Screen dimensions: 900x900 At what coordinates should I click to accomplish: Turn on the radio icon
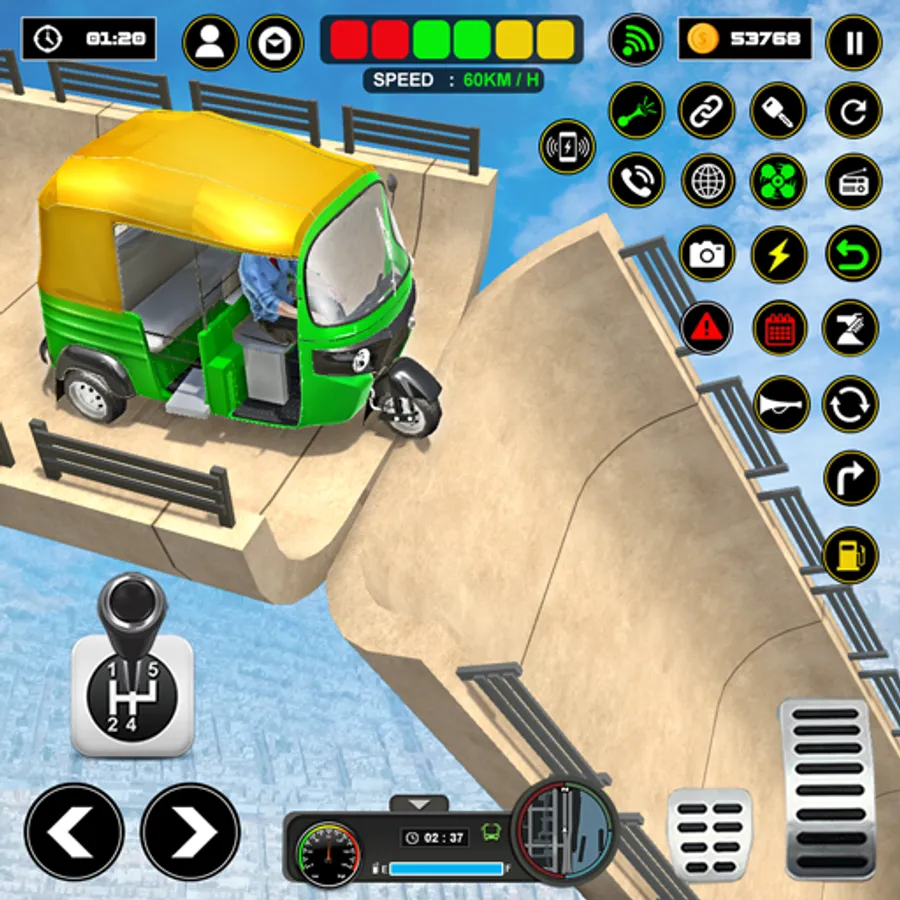853,181
